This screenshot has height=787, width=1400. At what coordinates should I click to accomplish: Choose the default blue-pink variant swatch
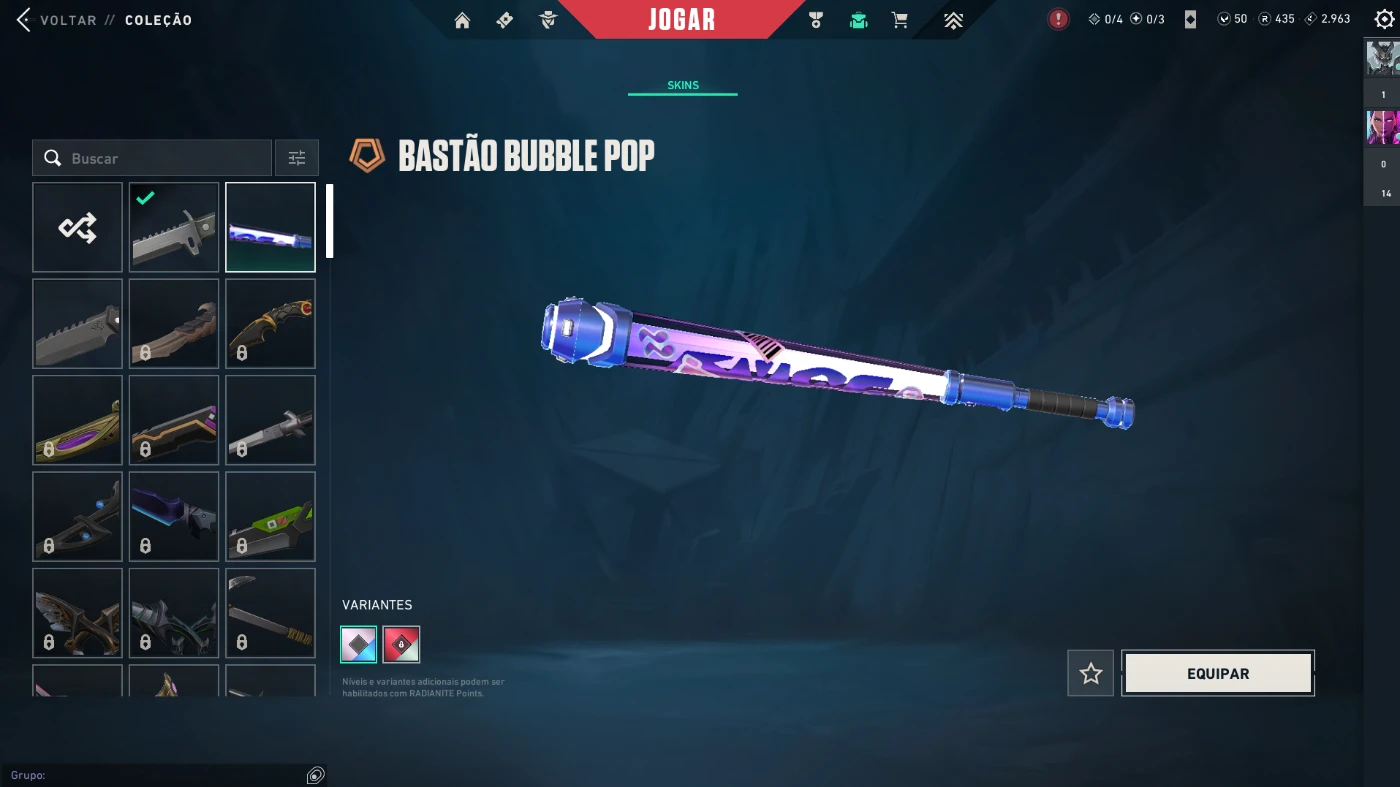[x=359, y=645]
